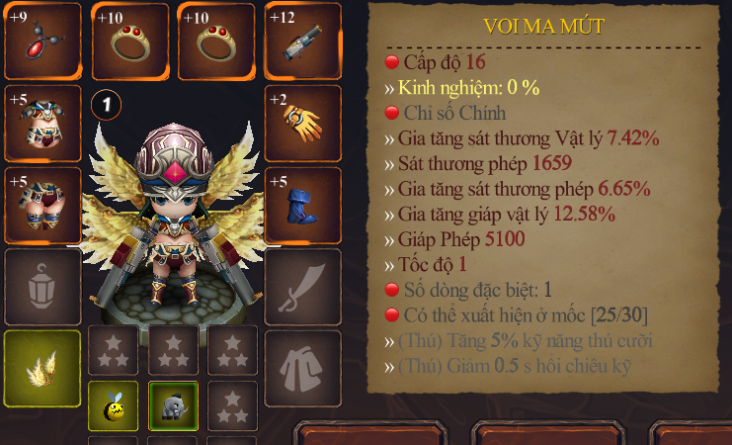Viewport: 732px width, 445px height.
Task: Choose the +5 blue boots slot
Action: click(x=302, y=204)
